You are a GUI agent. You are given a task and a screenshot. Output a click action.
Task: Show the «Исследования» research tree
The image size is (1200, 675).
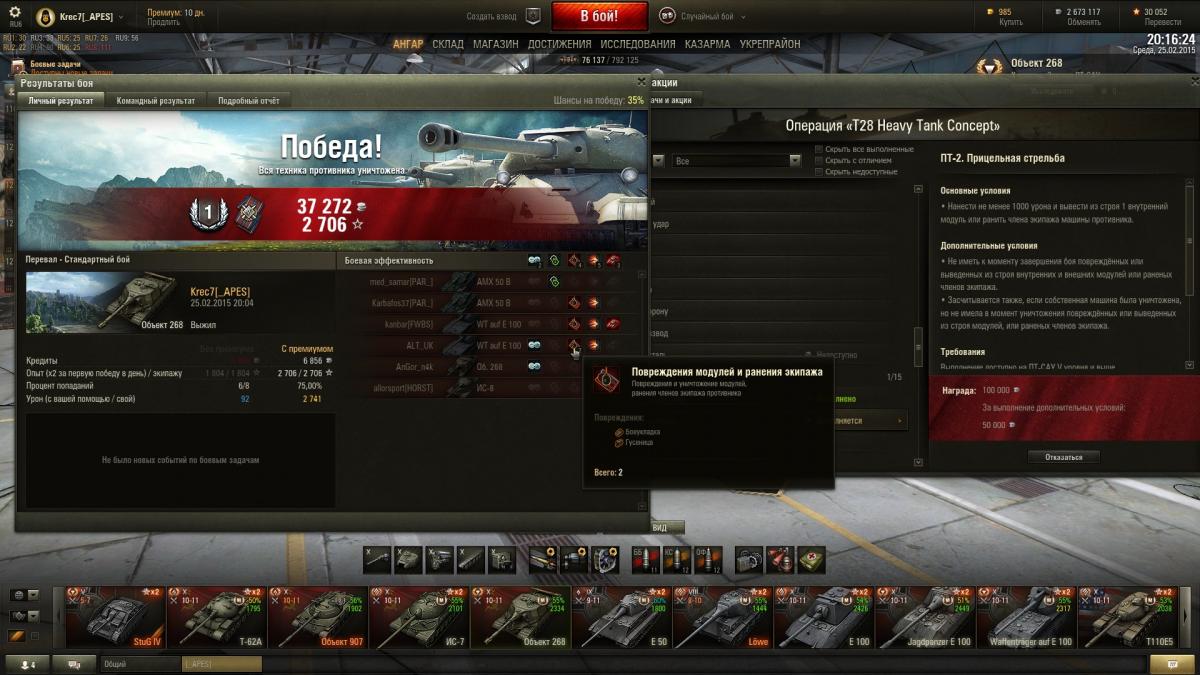click(637, 44)
